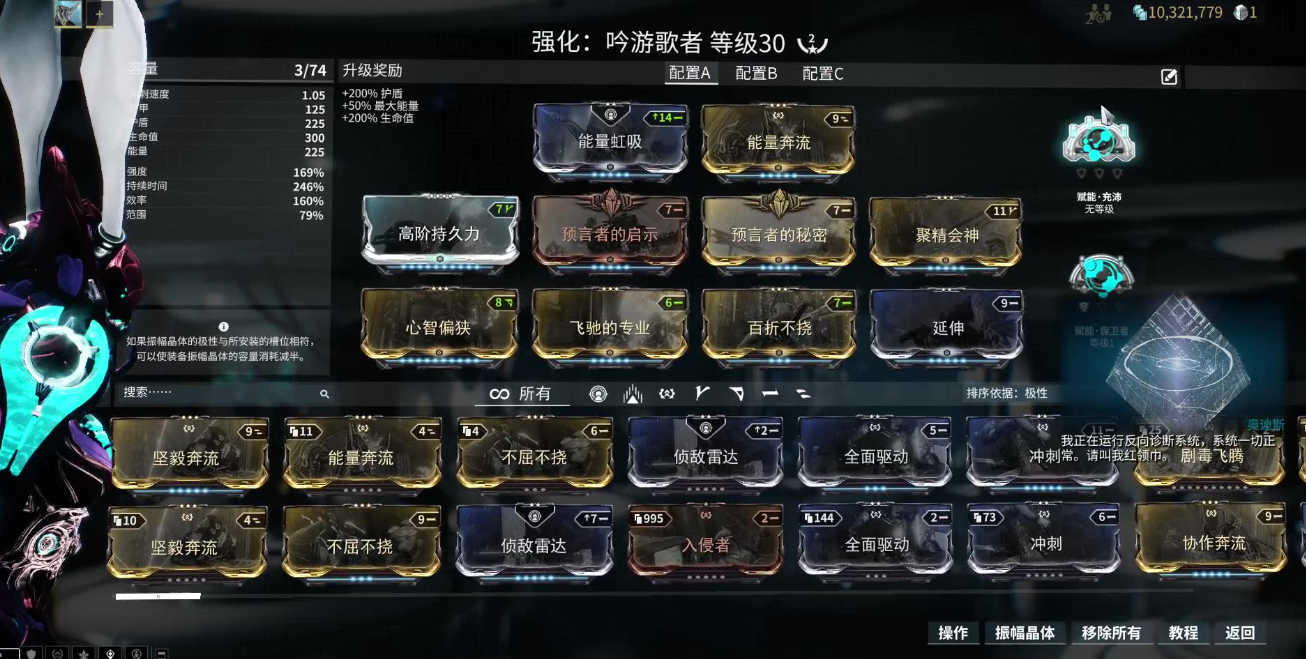Choose the 飞驰的专业 mod

(610, 325)
